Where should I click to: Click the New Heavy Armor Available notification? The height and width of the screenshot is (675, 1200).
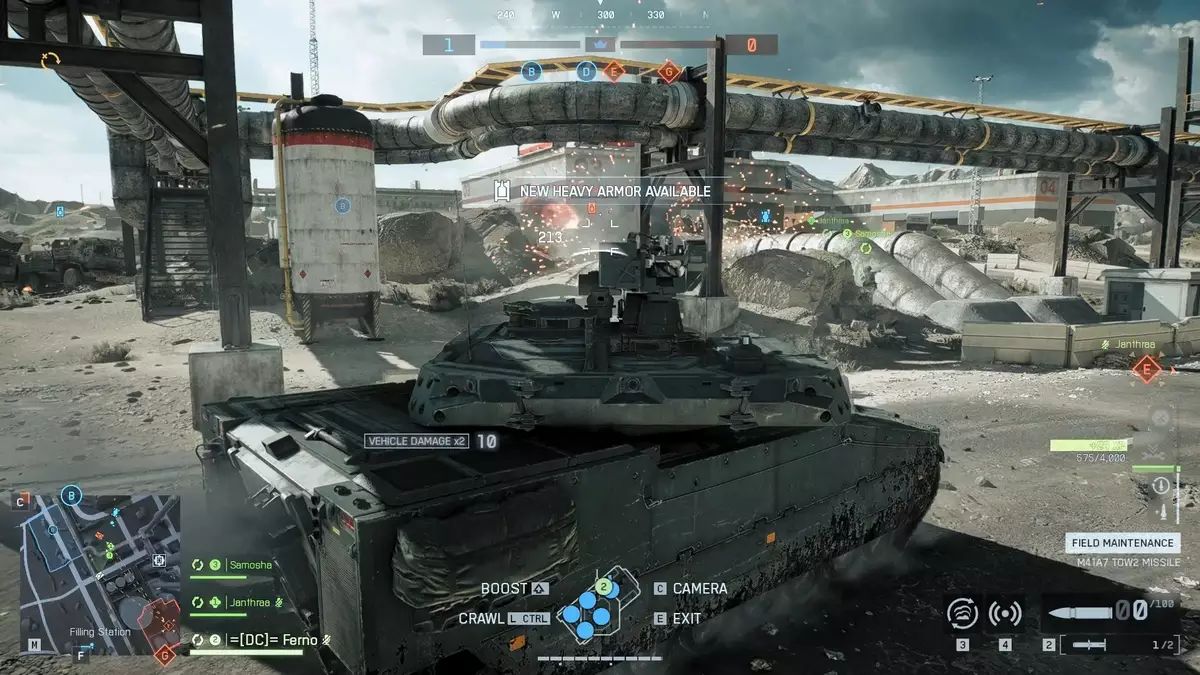coord(603,190)
